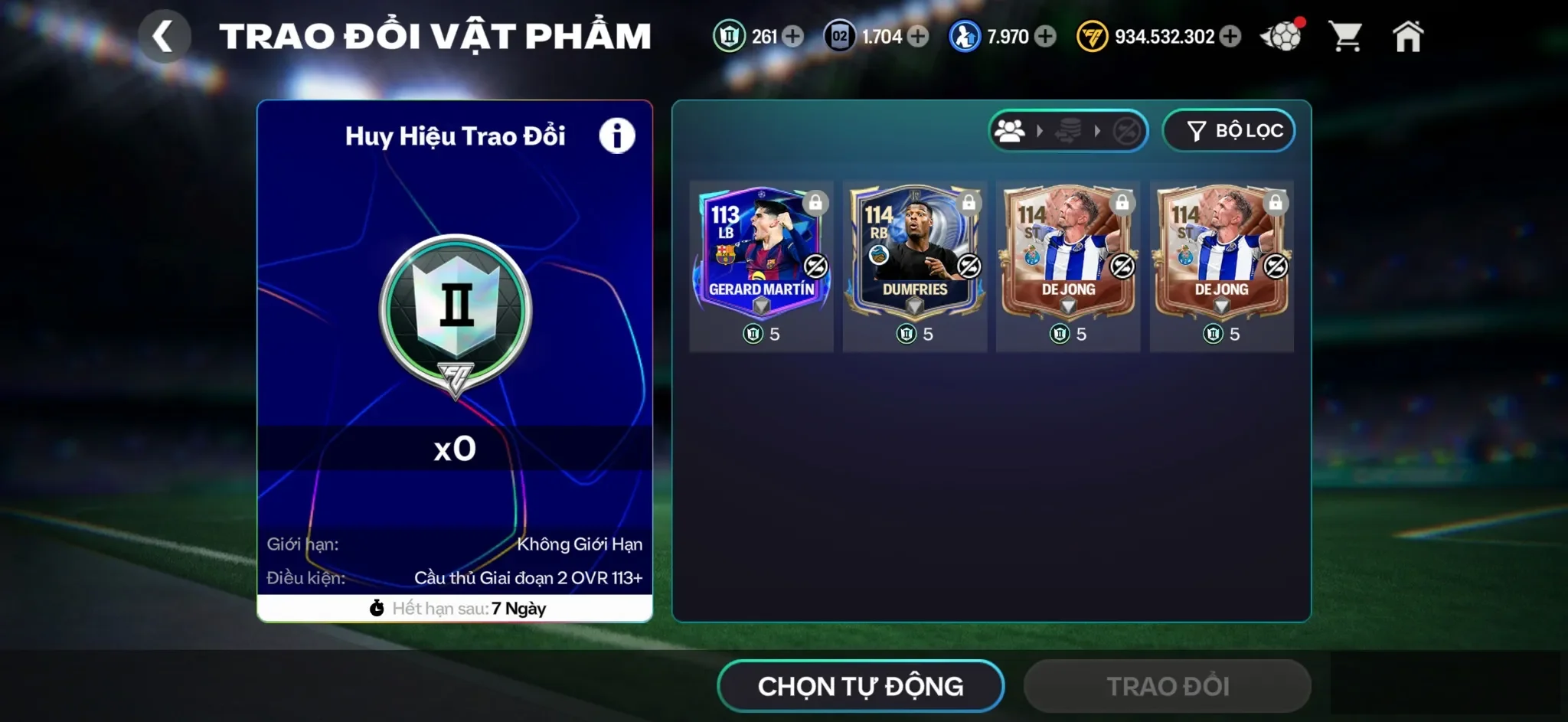Select the exchange value sort icon

coord(1070,130)
